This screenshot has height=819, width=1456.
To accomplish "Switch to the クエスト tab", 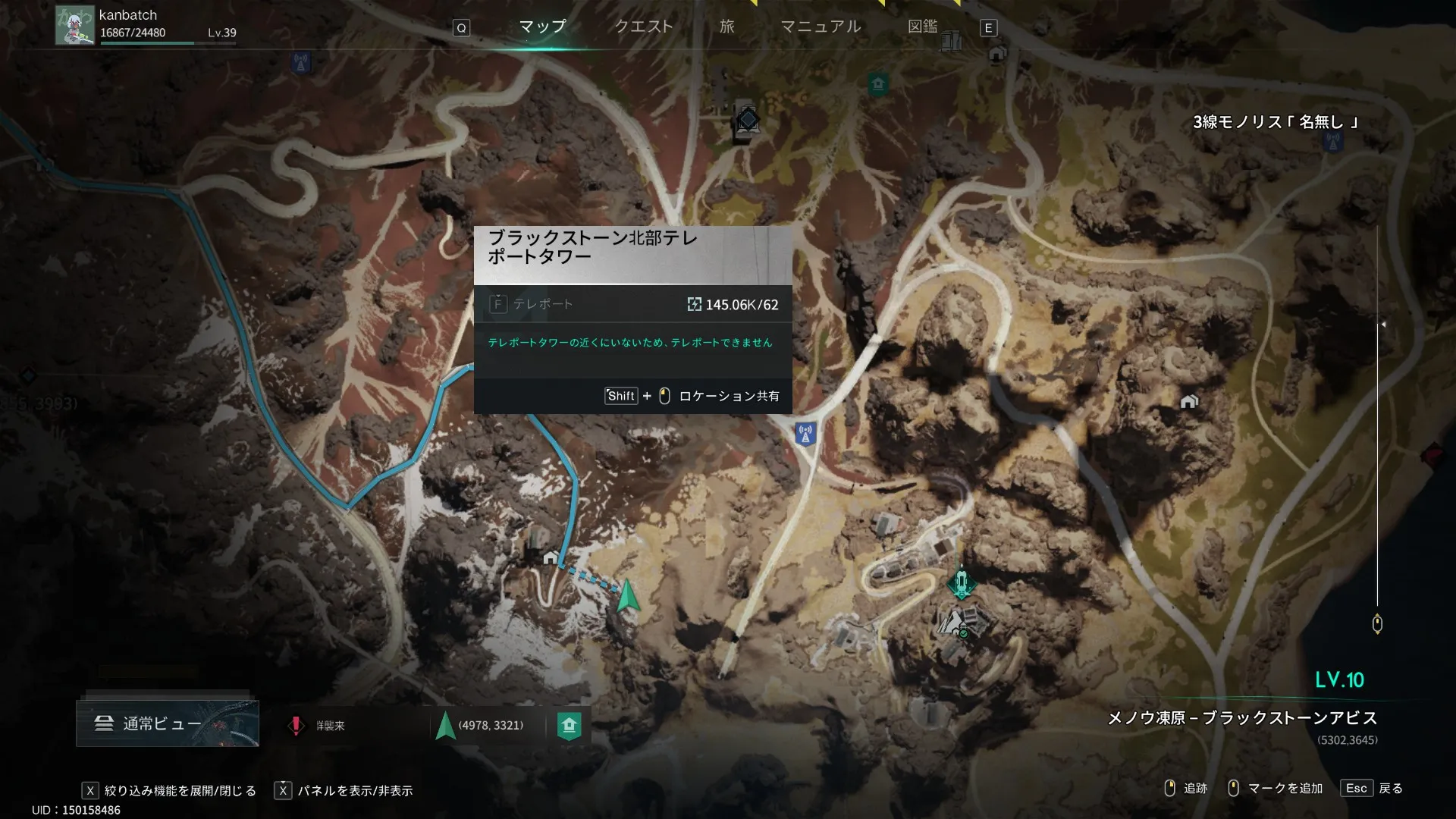I will [x=643, y=27].
